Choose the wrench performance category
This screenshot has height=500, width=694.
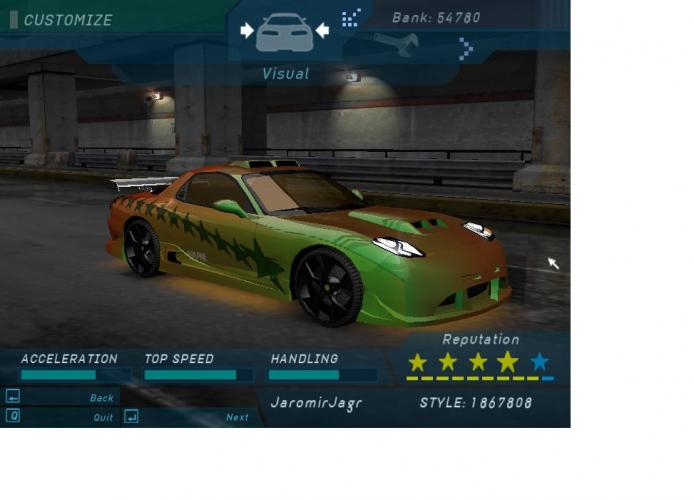(x=395, y=44)
